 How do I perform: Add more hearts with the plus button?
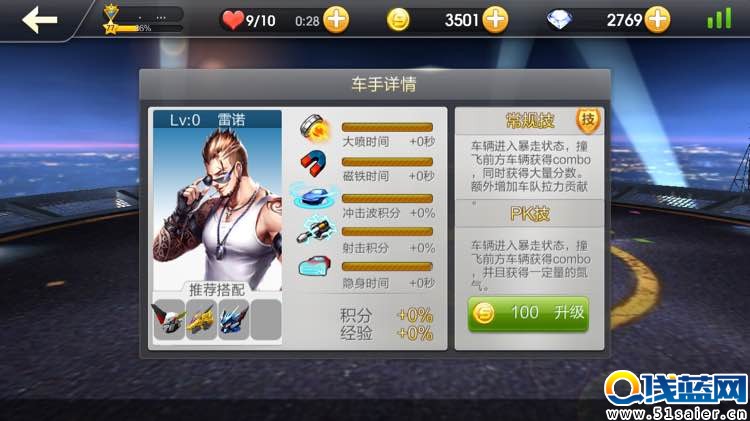[x=336, y=19]
